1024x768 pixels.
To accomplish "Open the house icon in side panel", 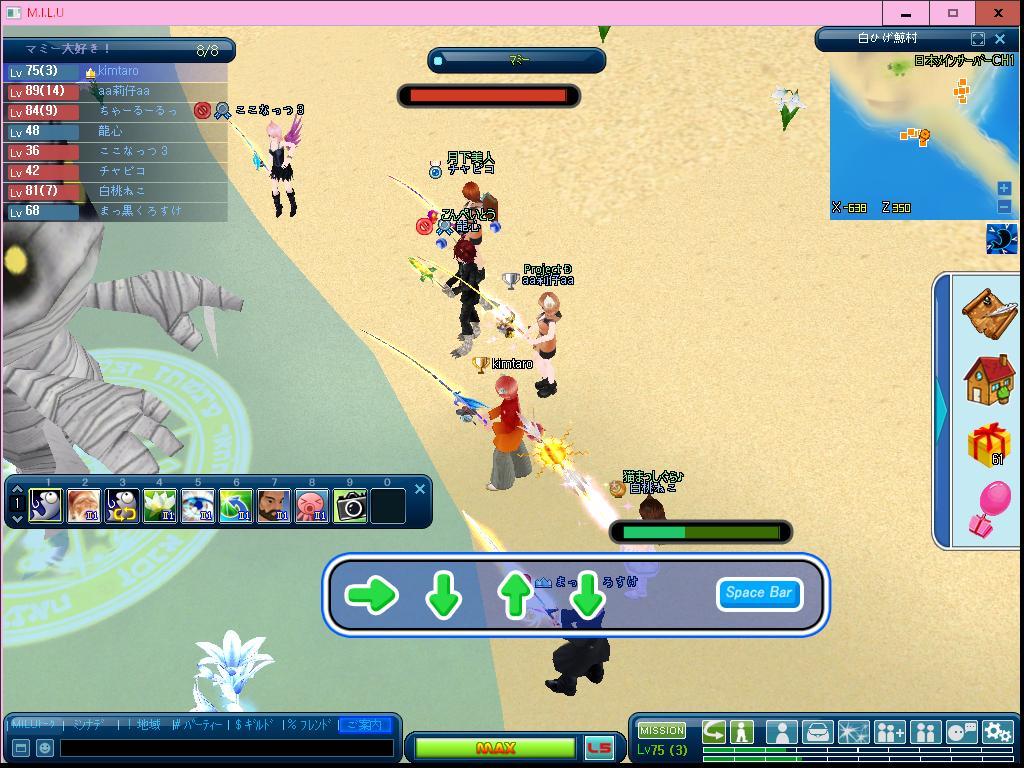I will pyautogui.click(x=989, y=379).
